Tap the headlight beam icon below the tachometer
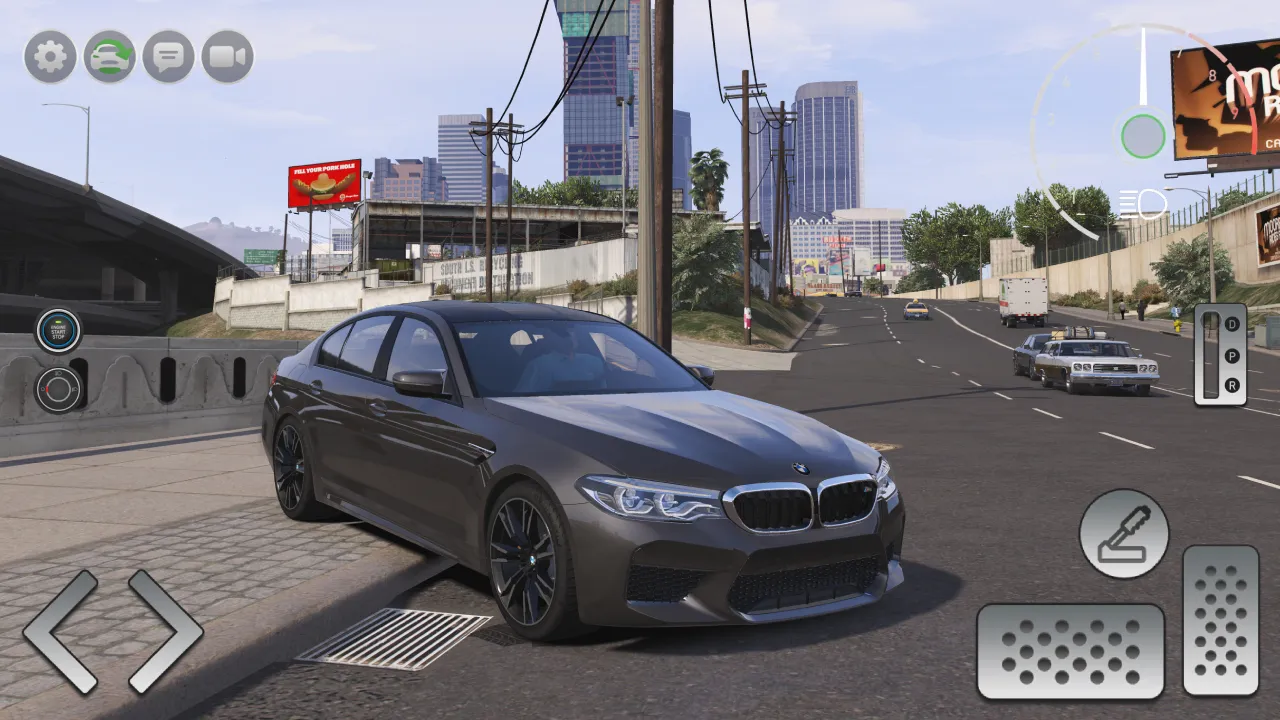Screen dimensions: 1280x720 coord(1144,203)
